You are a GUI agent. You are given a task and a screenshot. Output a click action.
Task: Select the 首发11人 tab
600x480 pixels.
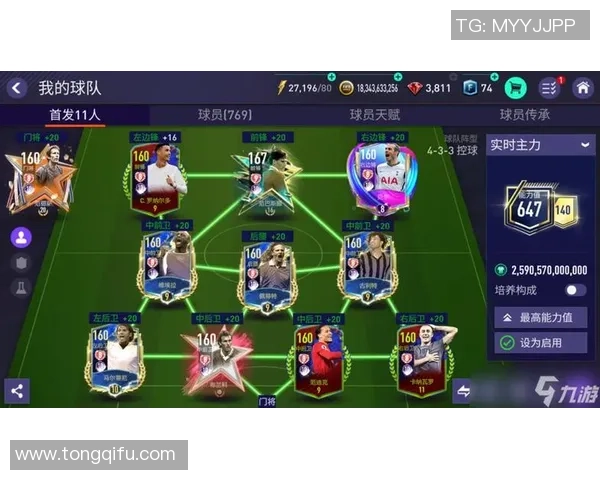[x=75, y=115]
